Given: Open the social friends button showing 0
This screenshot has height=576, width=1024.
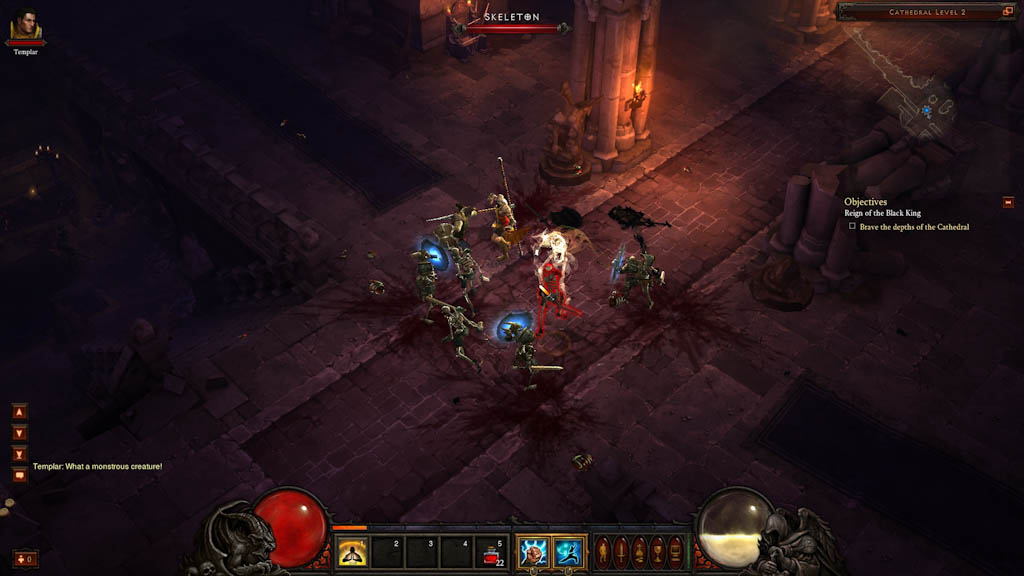Looking at the screenshot, I should [x=25, y=558].
